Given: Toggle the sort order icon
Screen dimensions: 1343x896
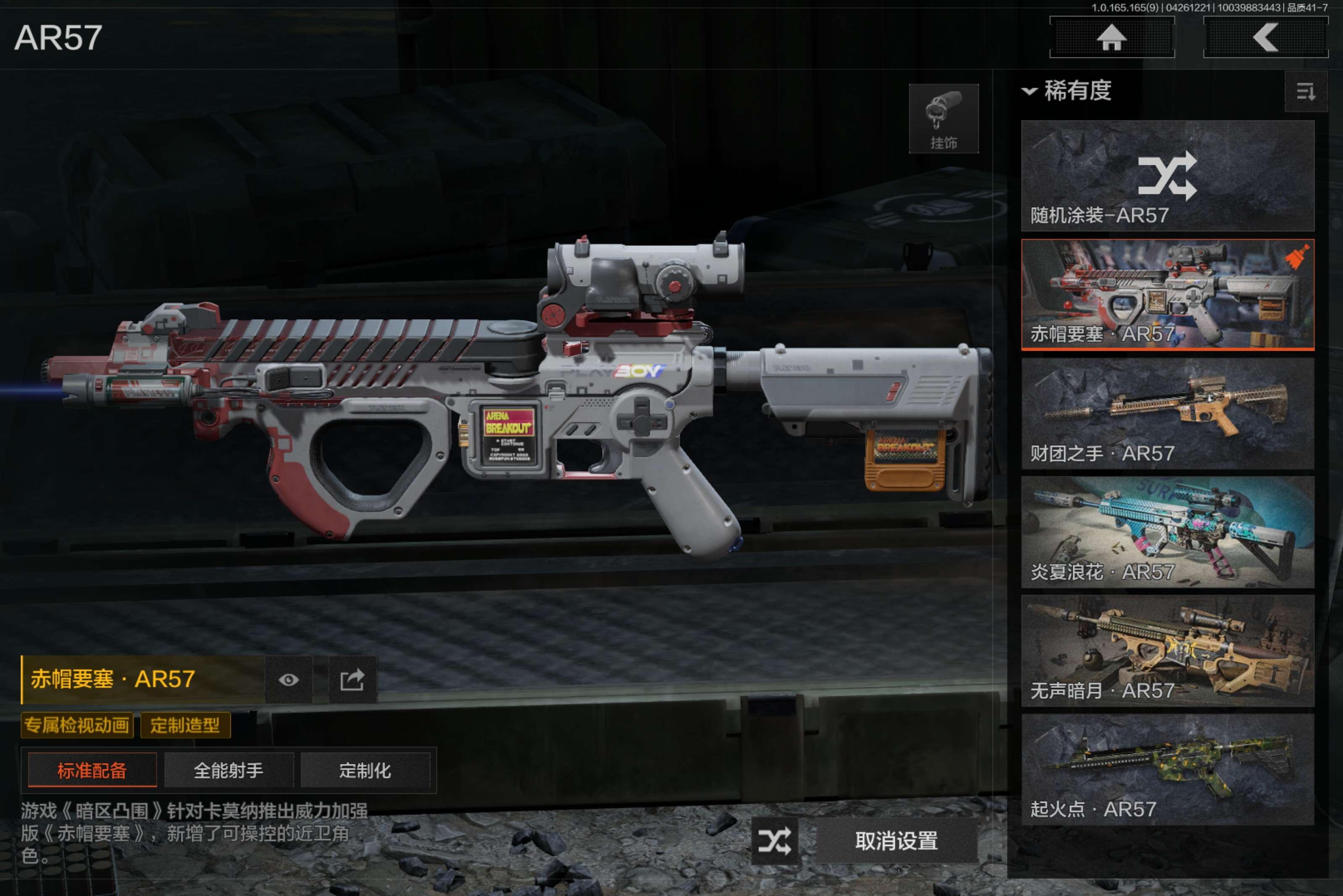Looking at the screenshot, I should [x=1305, y=91].
